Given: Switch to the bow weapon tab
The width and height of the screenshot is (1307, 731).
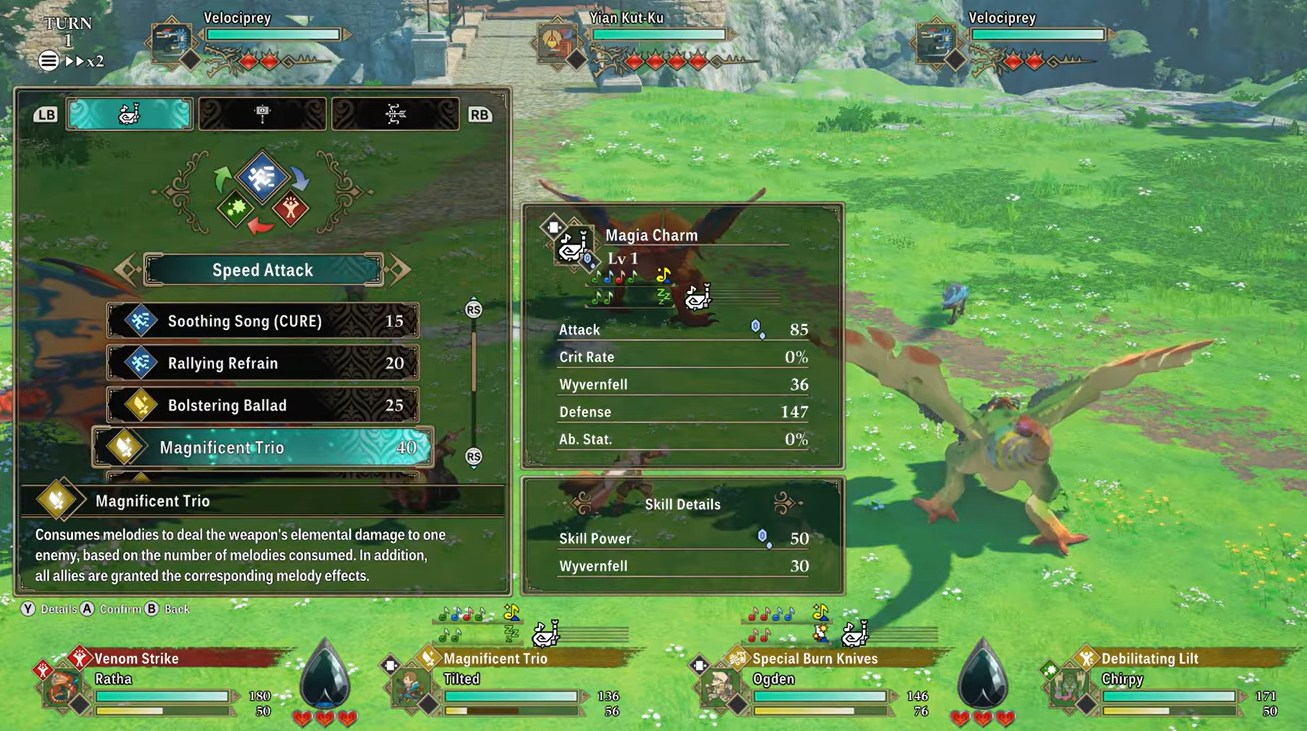Looking at the screenshot, I should coord(395,114).
